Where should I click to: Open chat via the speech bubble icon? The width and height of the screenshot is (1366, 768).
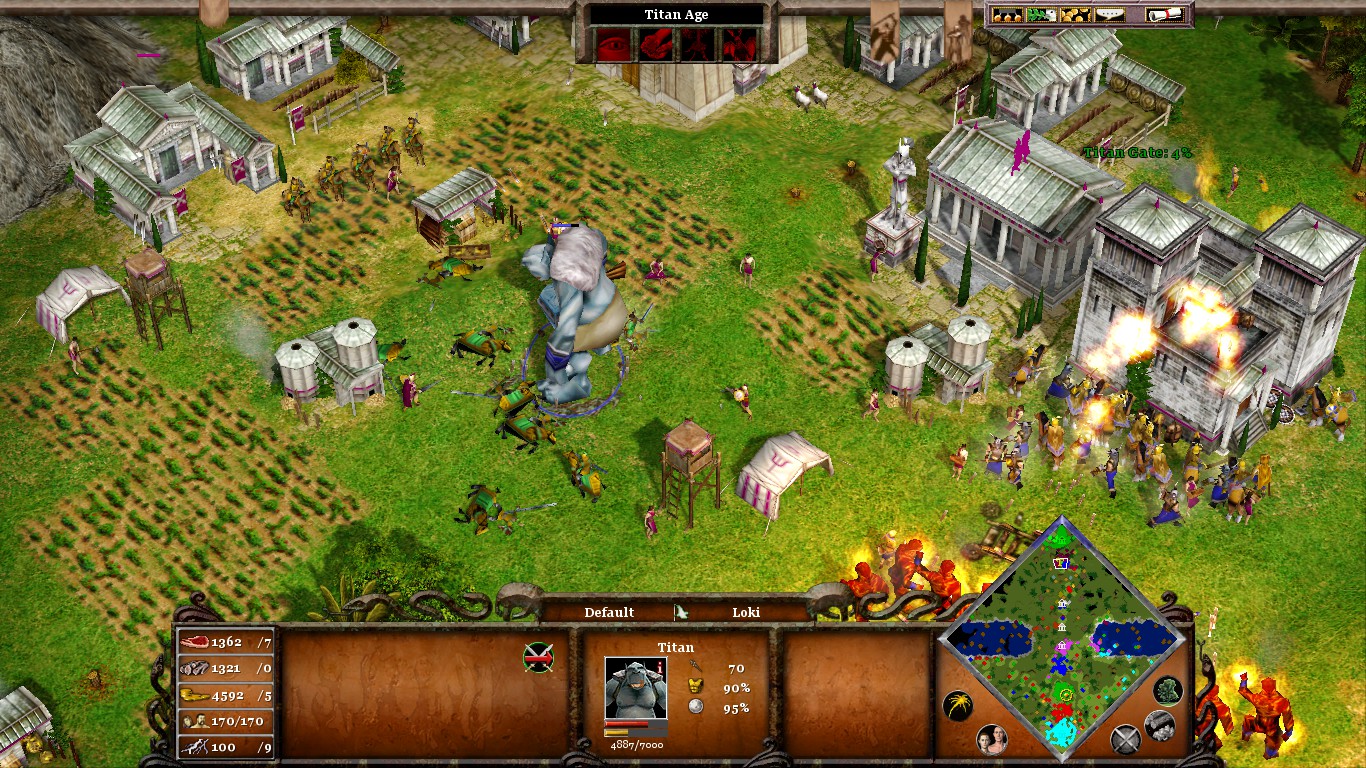pos(1109,14)
